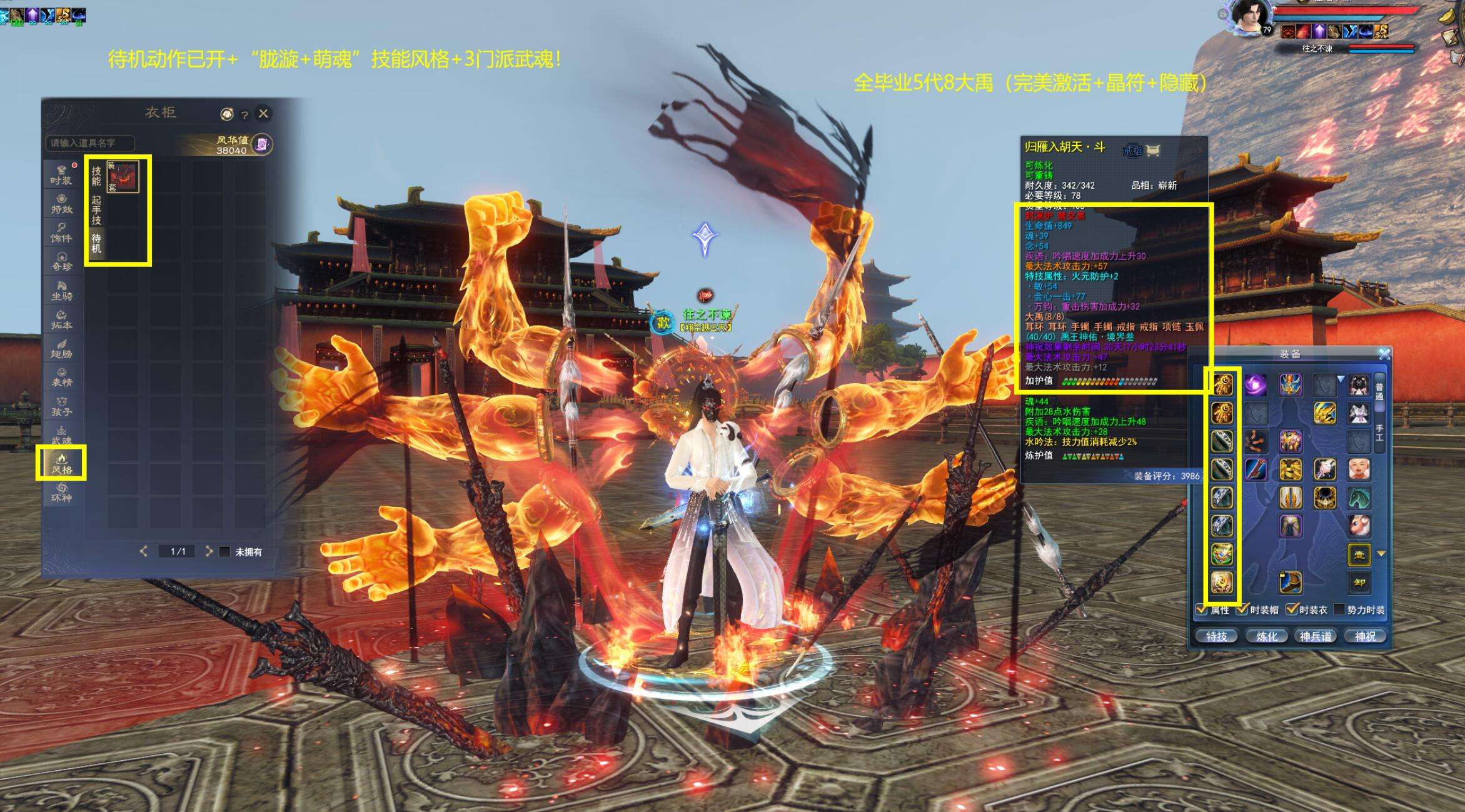
Task: Toggle the 势力时装 checkbox
Action: pos(1339,609)
